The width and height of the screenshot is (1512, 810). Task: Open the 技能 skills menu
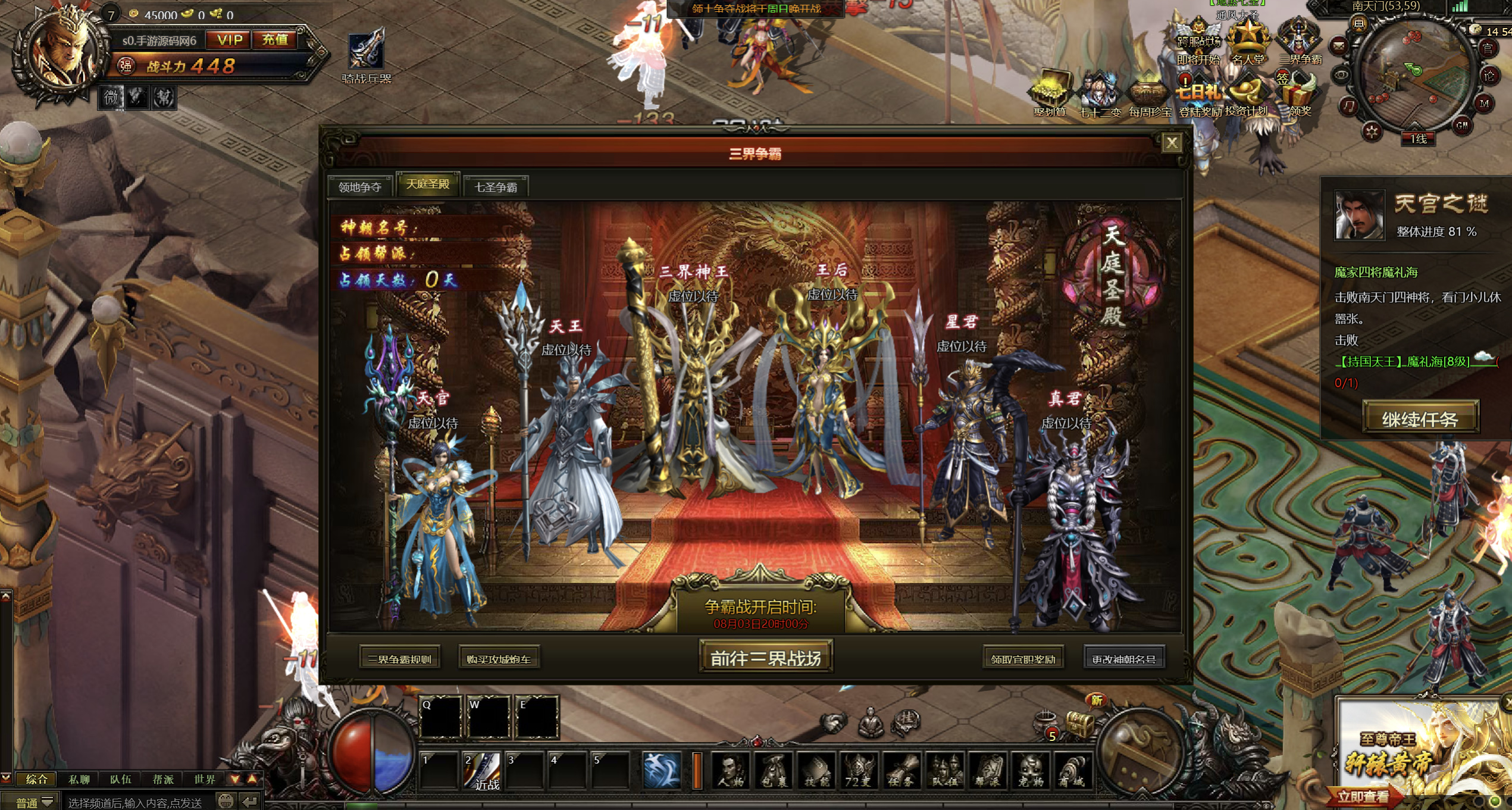coord(816,771)
